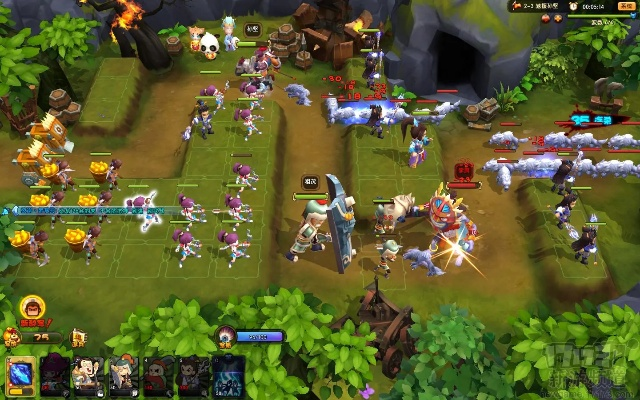This screenshot has width=640, height=400.
Task: Click the spiral orb mana icon
Action: pos(227,336)
